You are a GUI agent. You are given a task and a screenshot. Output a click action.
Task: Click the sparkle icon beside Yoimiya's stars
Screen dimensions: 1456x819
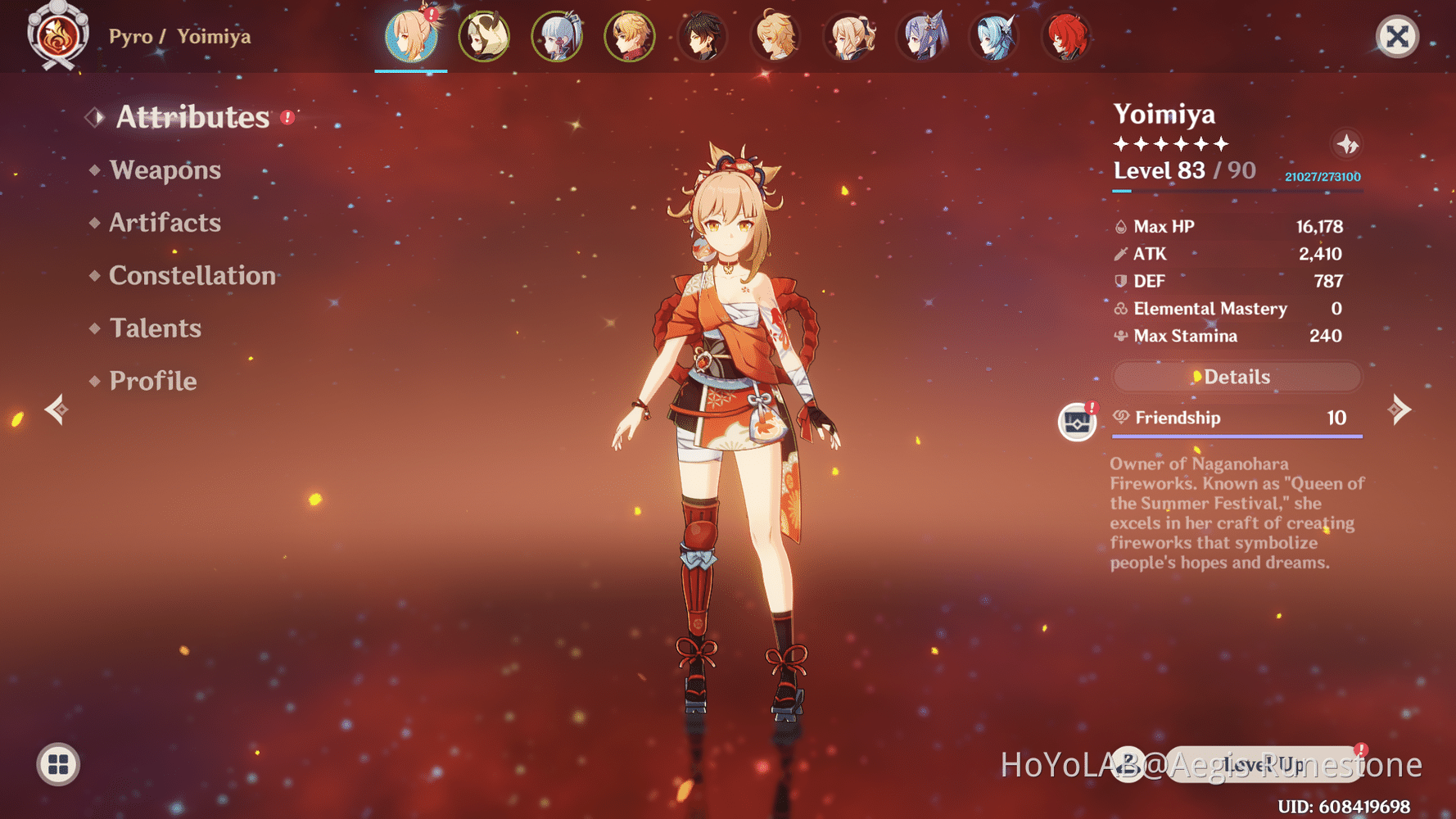click(x=1347, y=145)
